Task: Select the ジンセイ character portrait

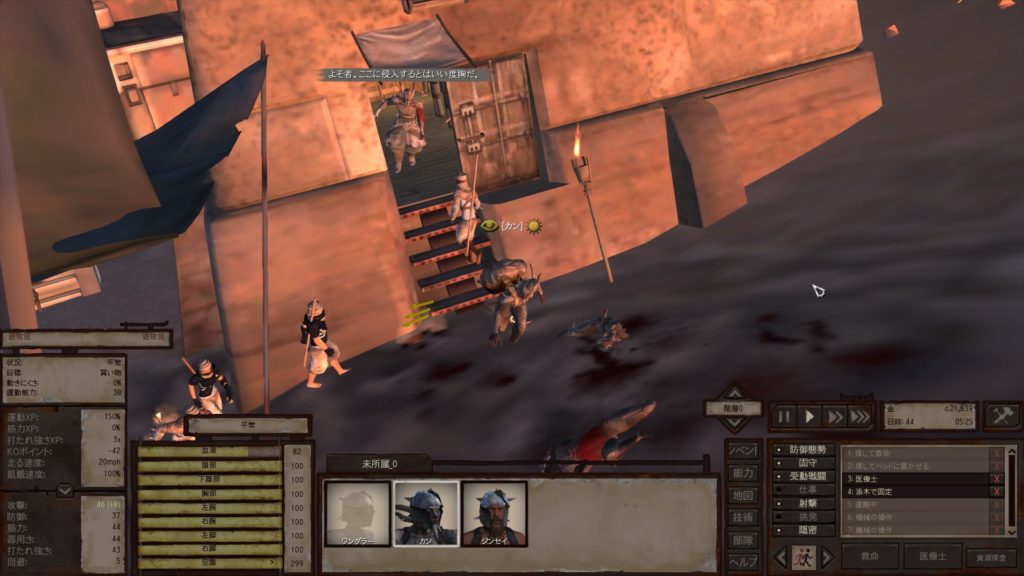Action: [494, 514]
